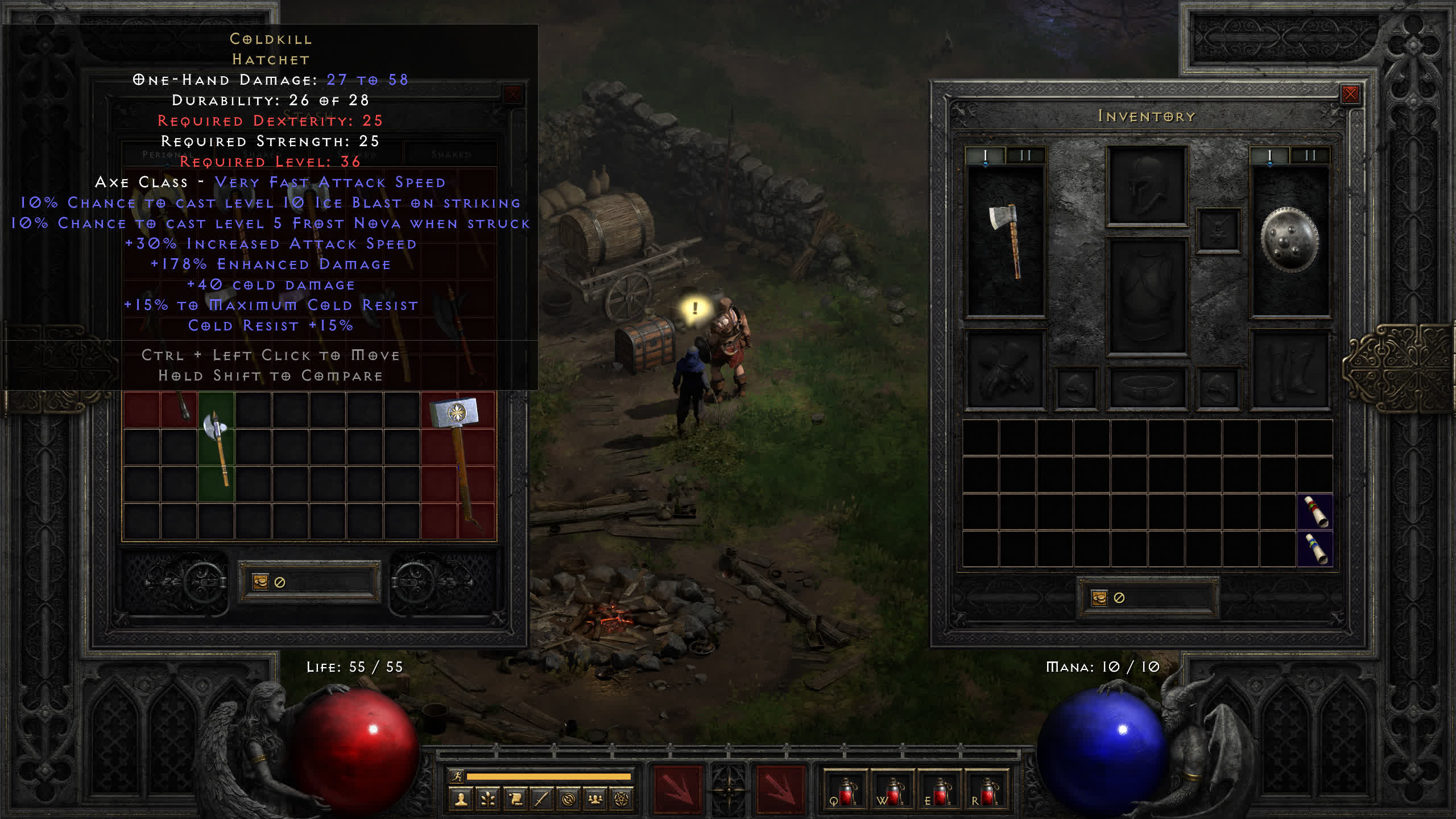
Task: Use the healing potion in belt slot Q
Action: (846, 791)
